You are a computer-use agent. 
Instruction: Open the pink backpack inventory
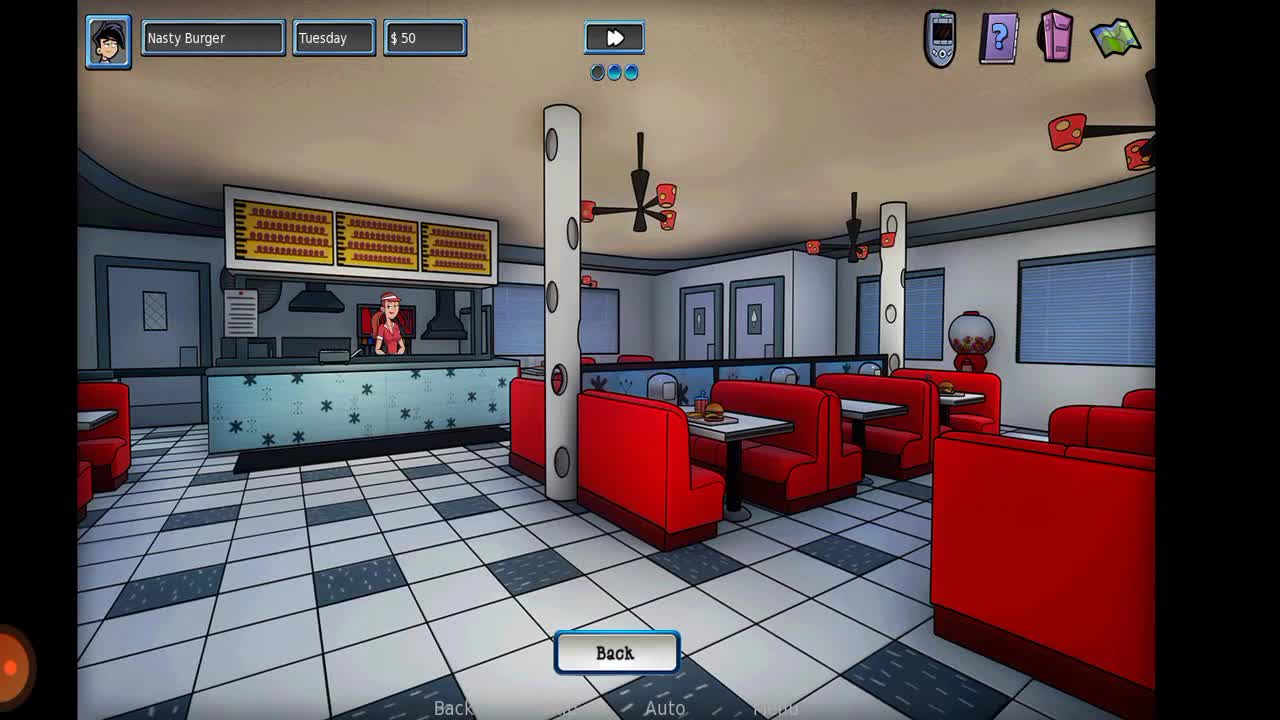pyautogui.click(x=1056, y=37)
